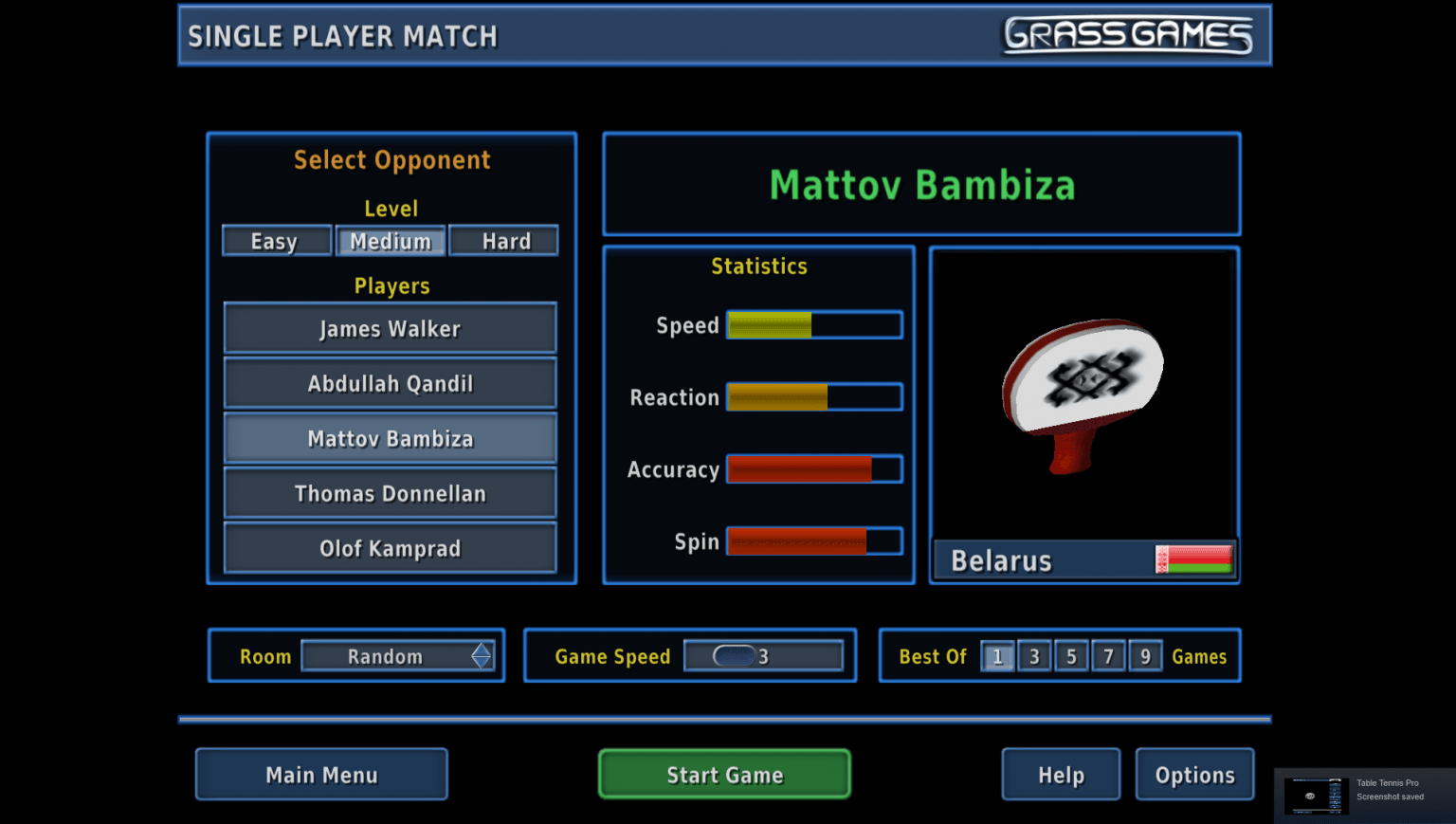Click the Belarus flag icon
This screenshot has height=824, width=1456.
pyautogui.click(x=1195, y=559)
